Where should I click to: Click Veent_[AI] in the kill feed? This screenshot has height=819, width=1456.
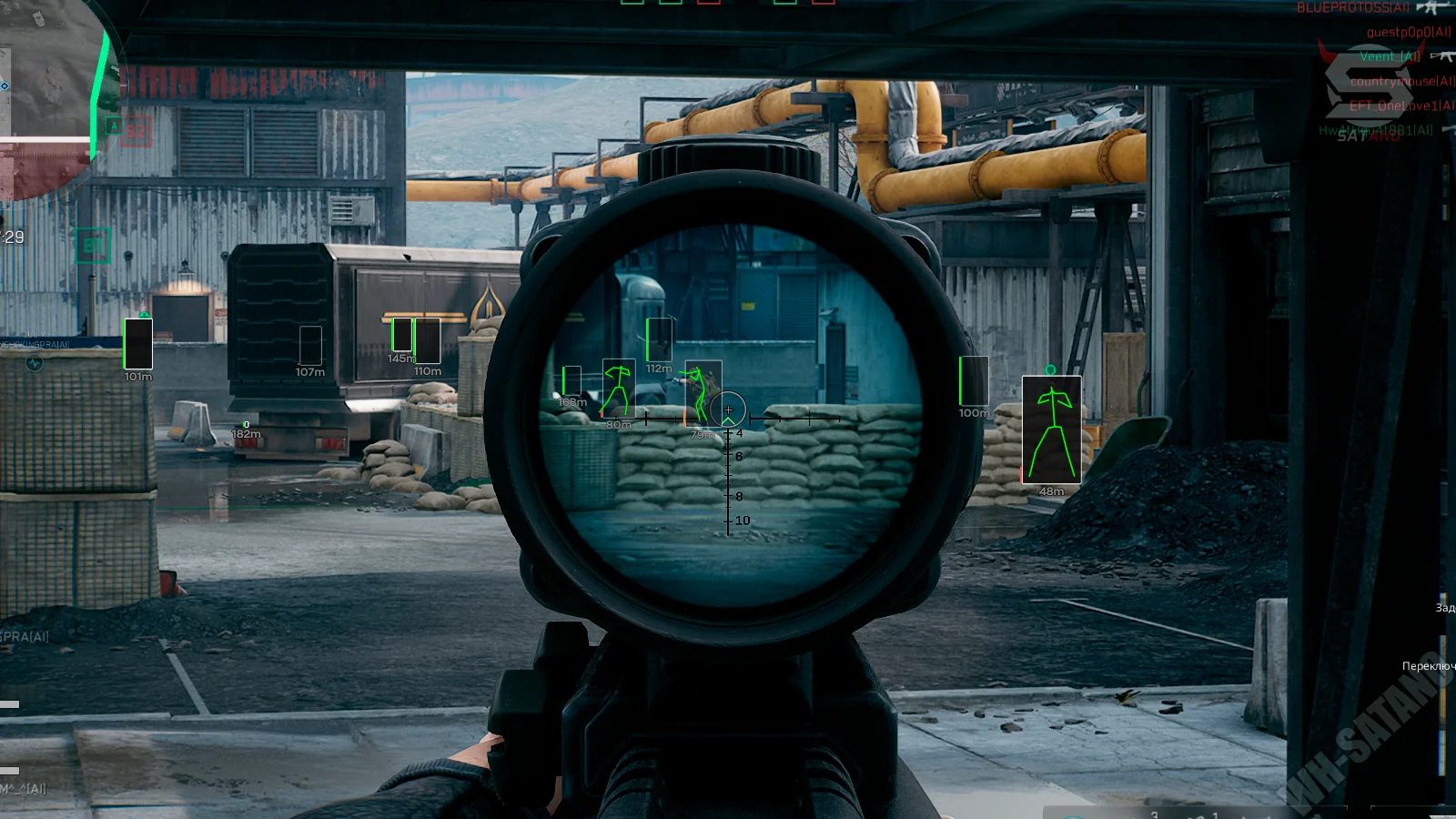(1389, 56)
